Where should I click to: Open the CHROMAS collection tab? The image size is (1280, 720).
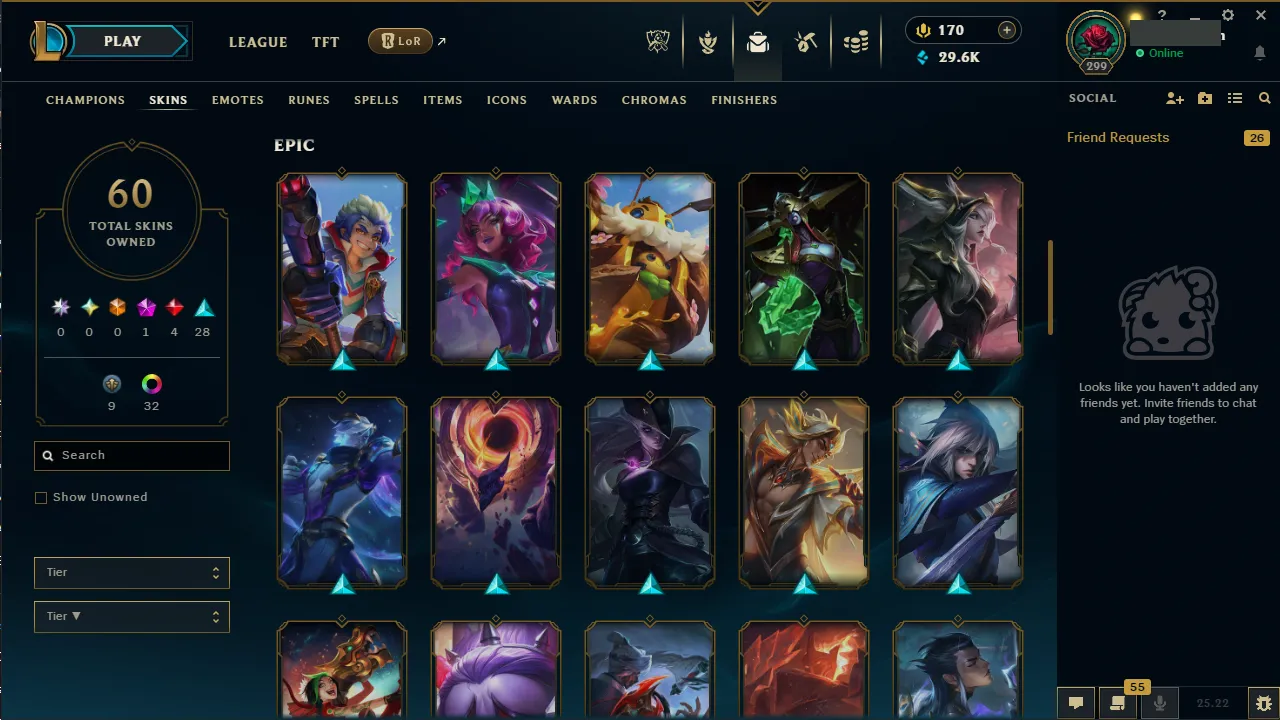click(x=654, y=100)
